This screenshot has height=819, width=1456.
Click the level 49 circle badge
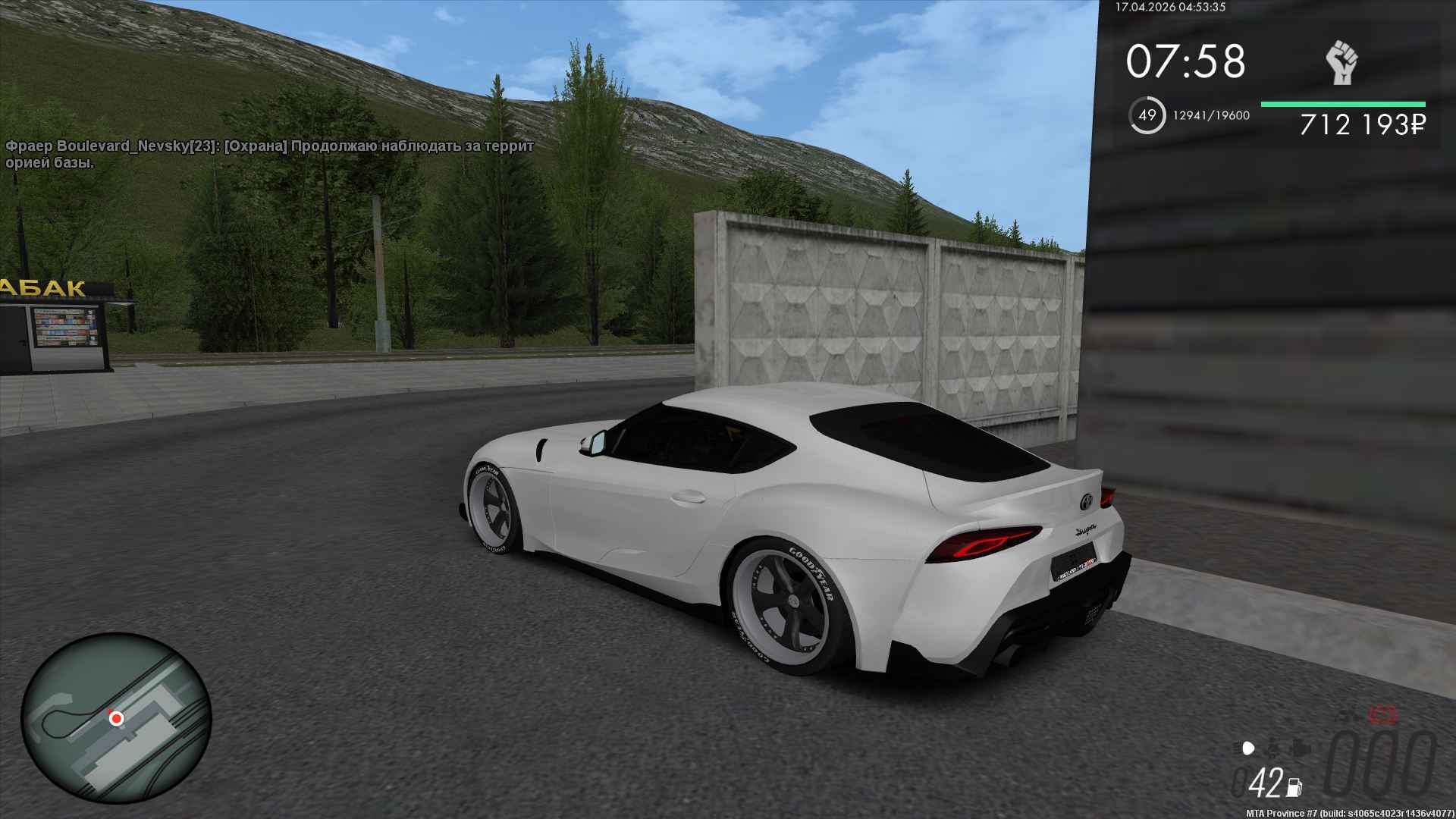point(1147,115)
